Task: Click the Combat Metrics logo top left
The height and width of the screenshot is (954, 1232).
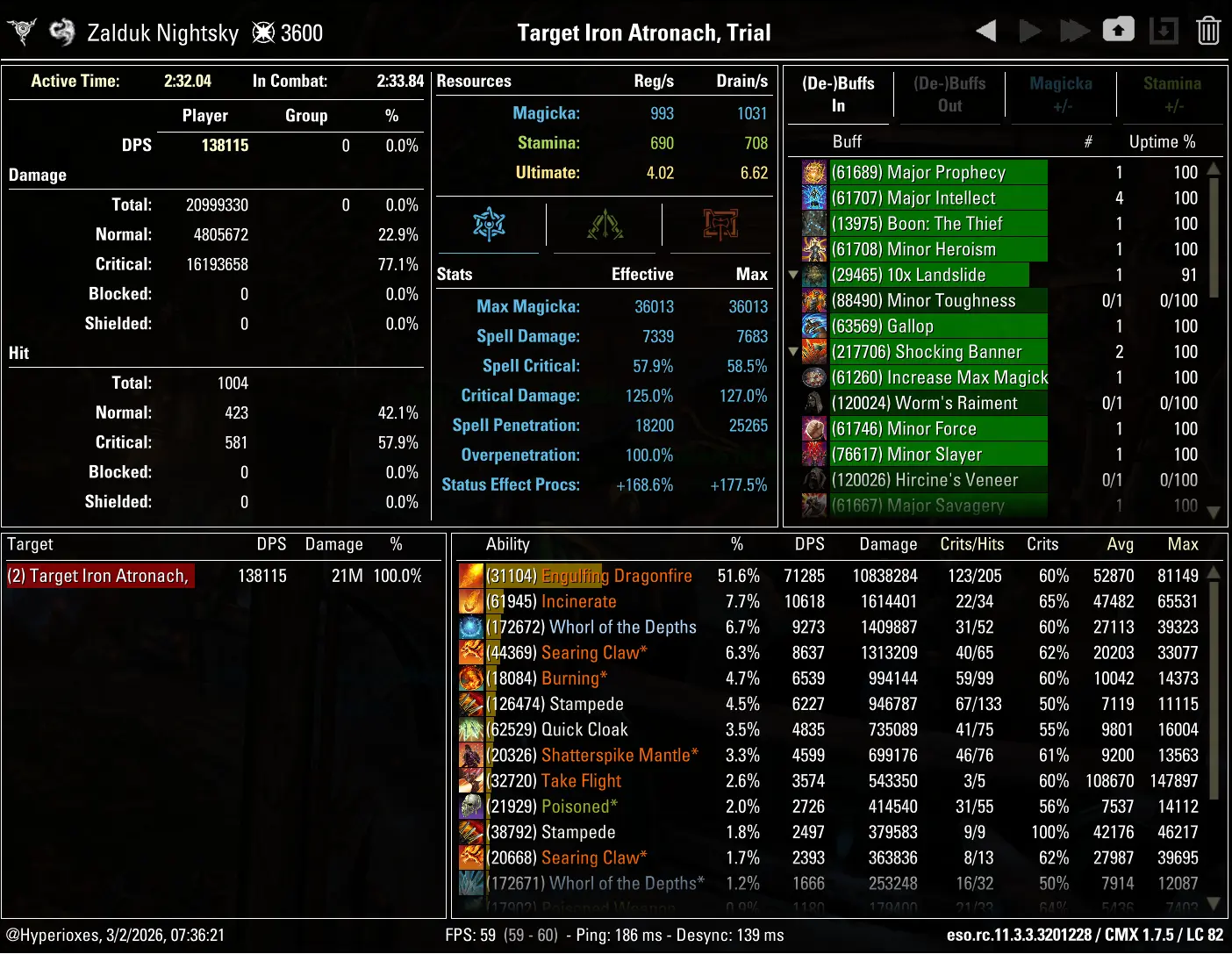Action: click(21, 30)
